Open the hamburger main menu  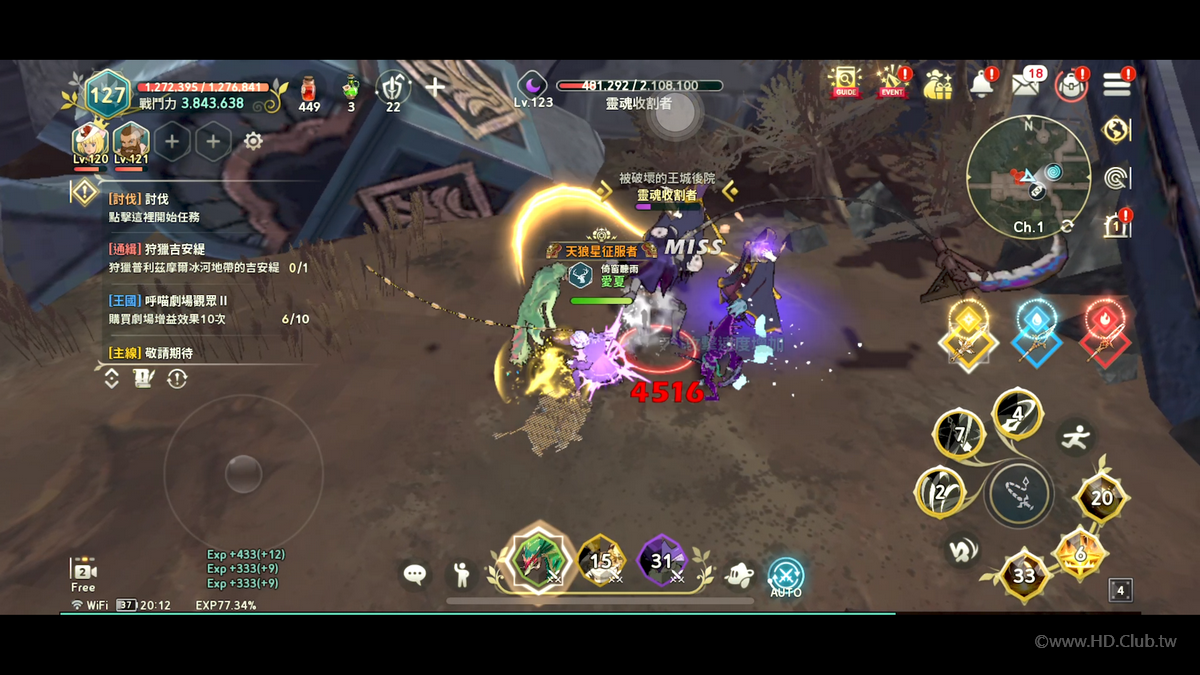[x=1116, y=84]
